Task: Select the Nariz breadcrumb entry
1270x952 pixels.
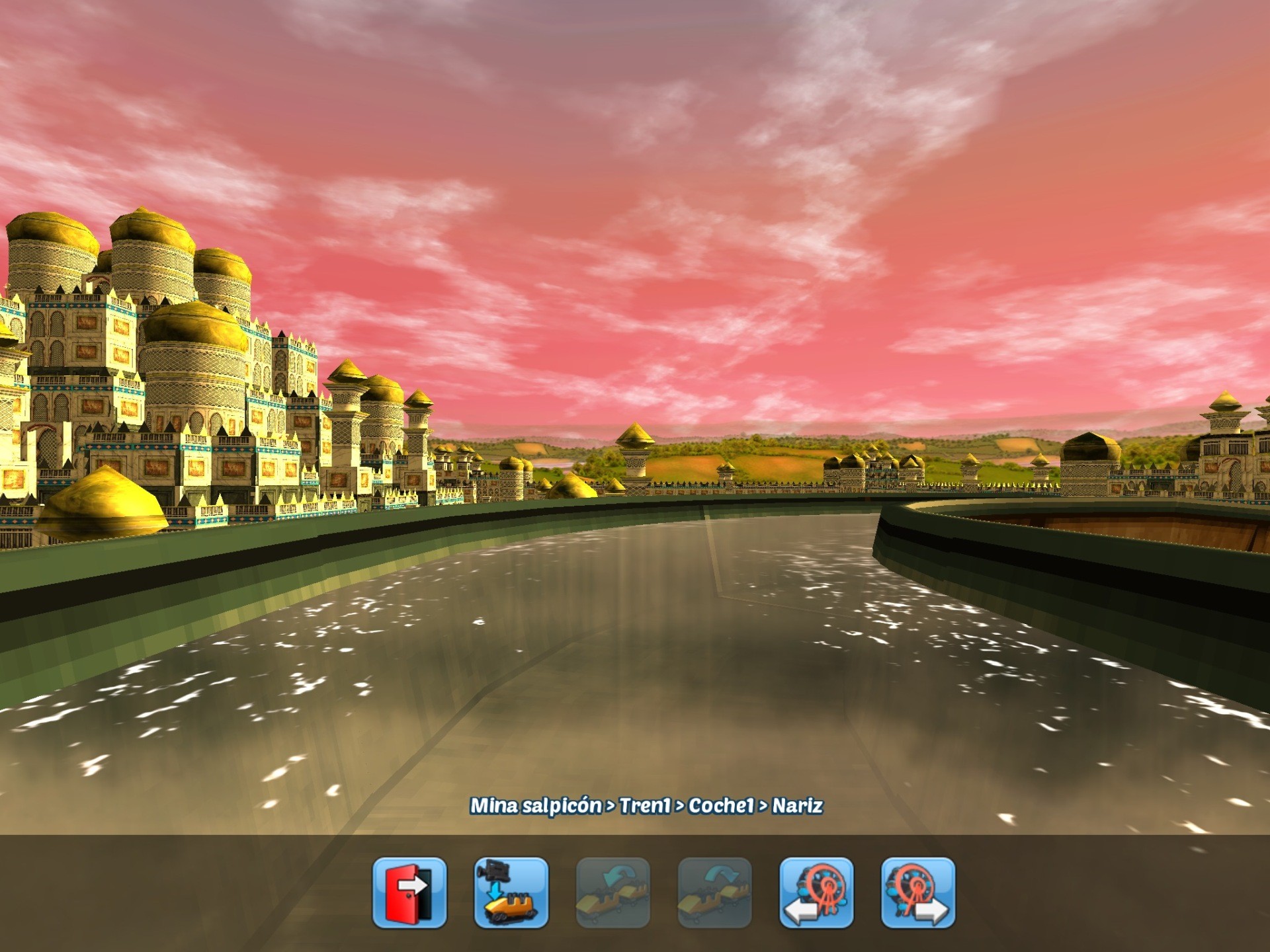Action: 798,804
